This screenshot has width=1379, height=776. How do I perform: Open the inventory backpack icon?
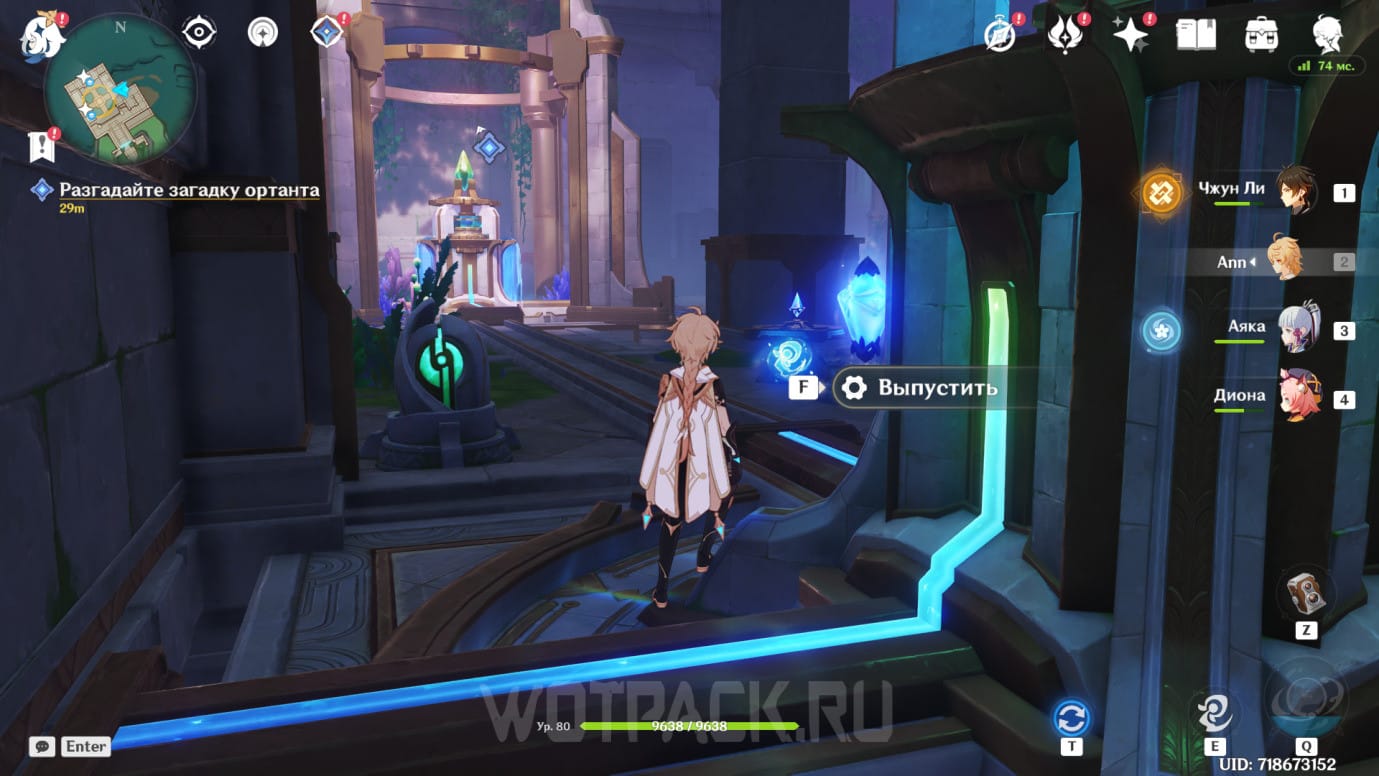point(1261,35)
